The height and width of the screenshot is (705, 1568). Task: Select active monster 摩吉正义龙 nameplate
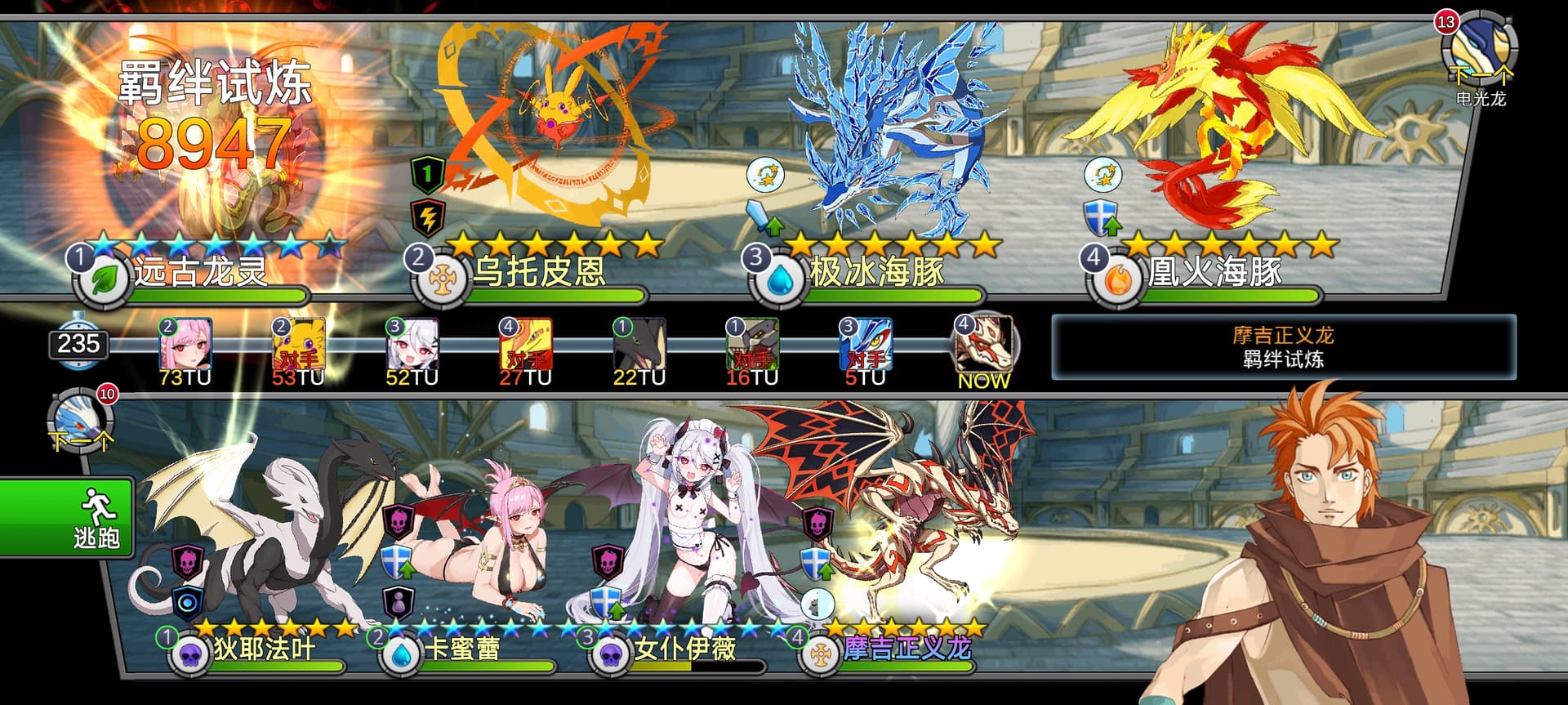[x=906, y=649]
